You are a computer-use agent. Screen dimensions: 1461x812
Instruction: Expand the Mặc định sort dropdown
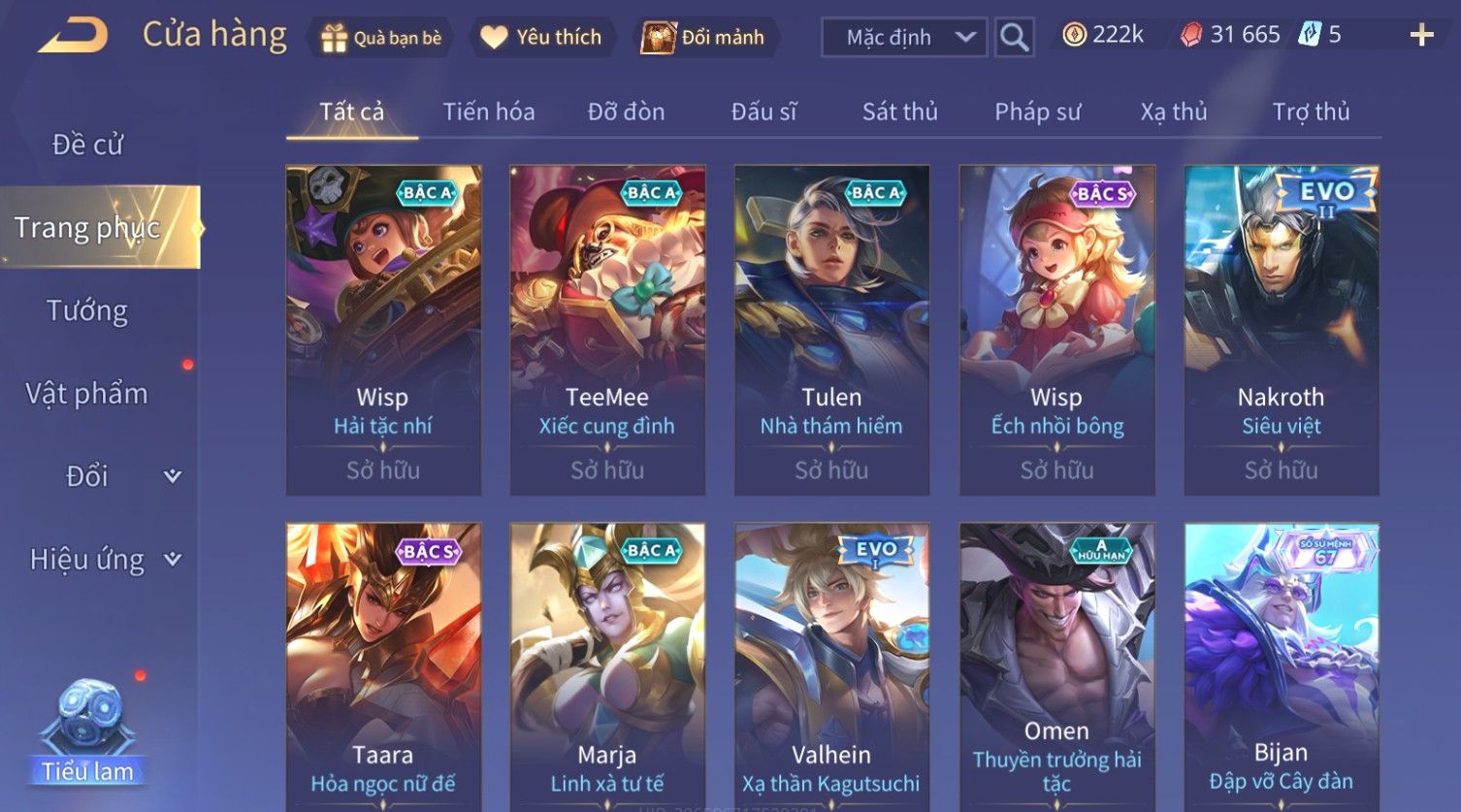click(x=904, y=38)
